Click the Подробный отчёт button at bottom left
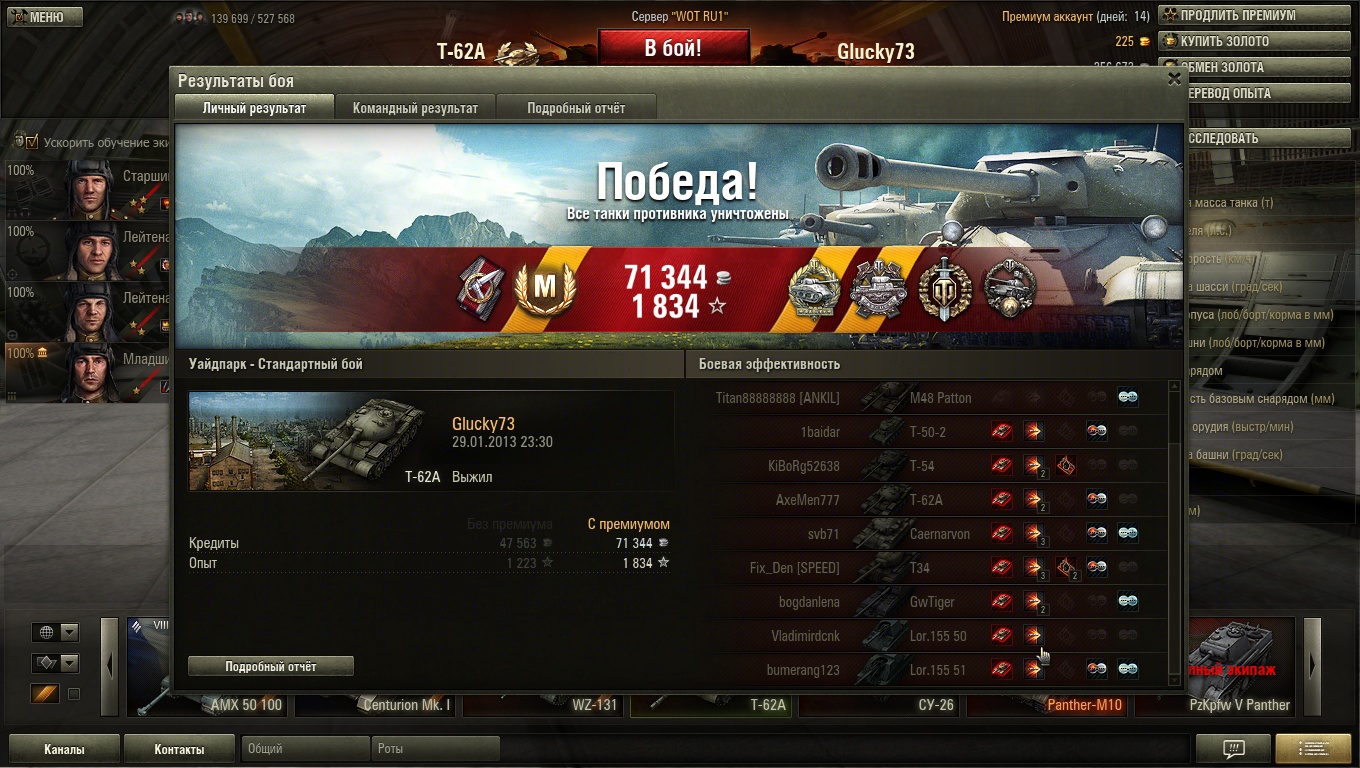This screenshot has height=768, width=1360. (271, 666)
